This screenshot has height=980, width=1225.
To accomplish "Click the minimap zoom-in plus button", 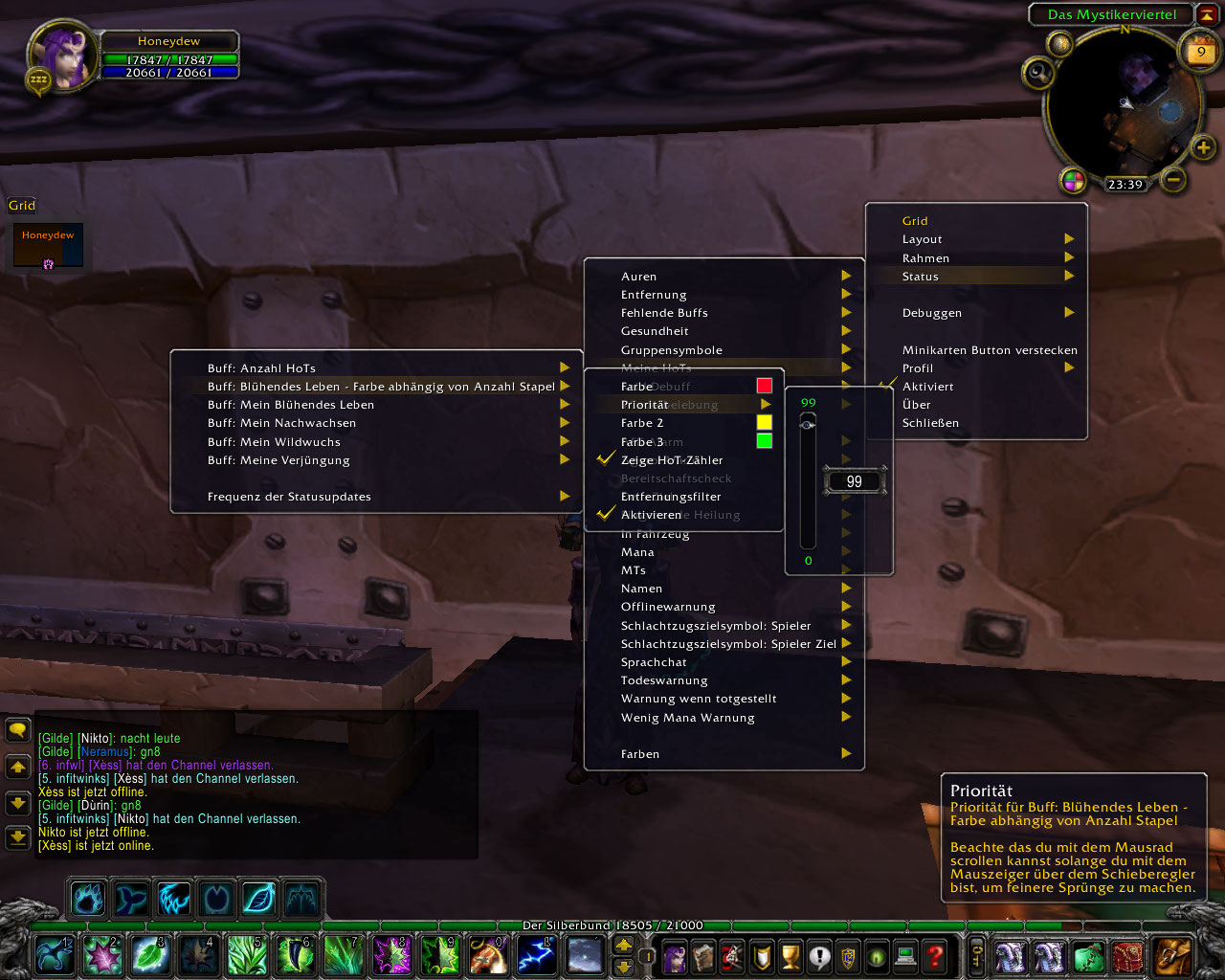I will [x=1203, y=147].
